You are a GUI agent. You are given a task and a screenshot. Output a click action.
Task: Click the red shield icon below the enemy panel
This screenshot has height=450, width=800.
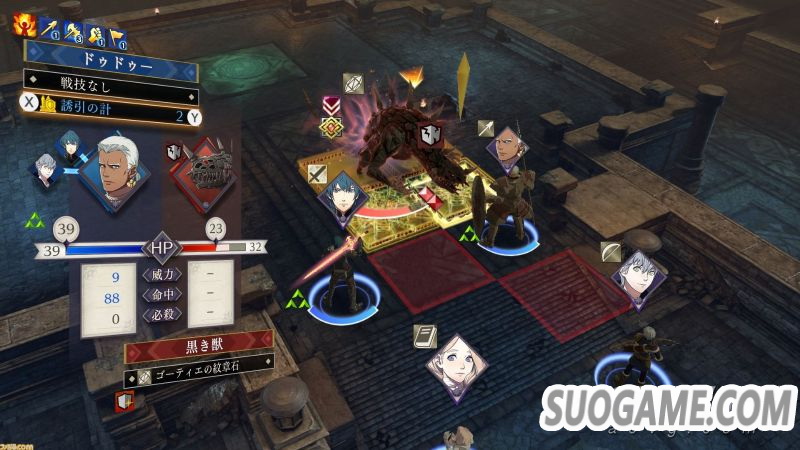coord(125,400)
